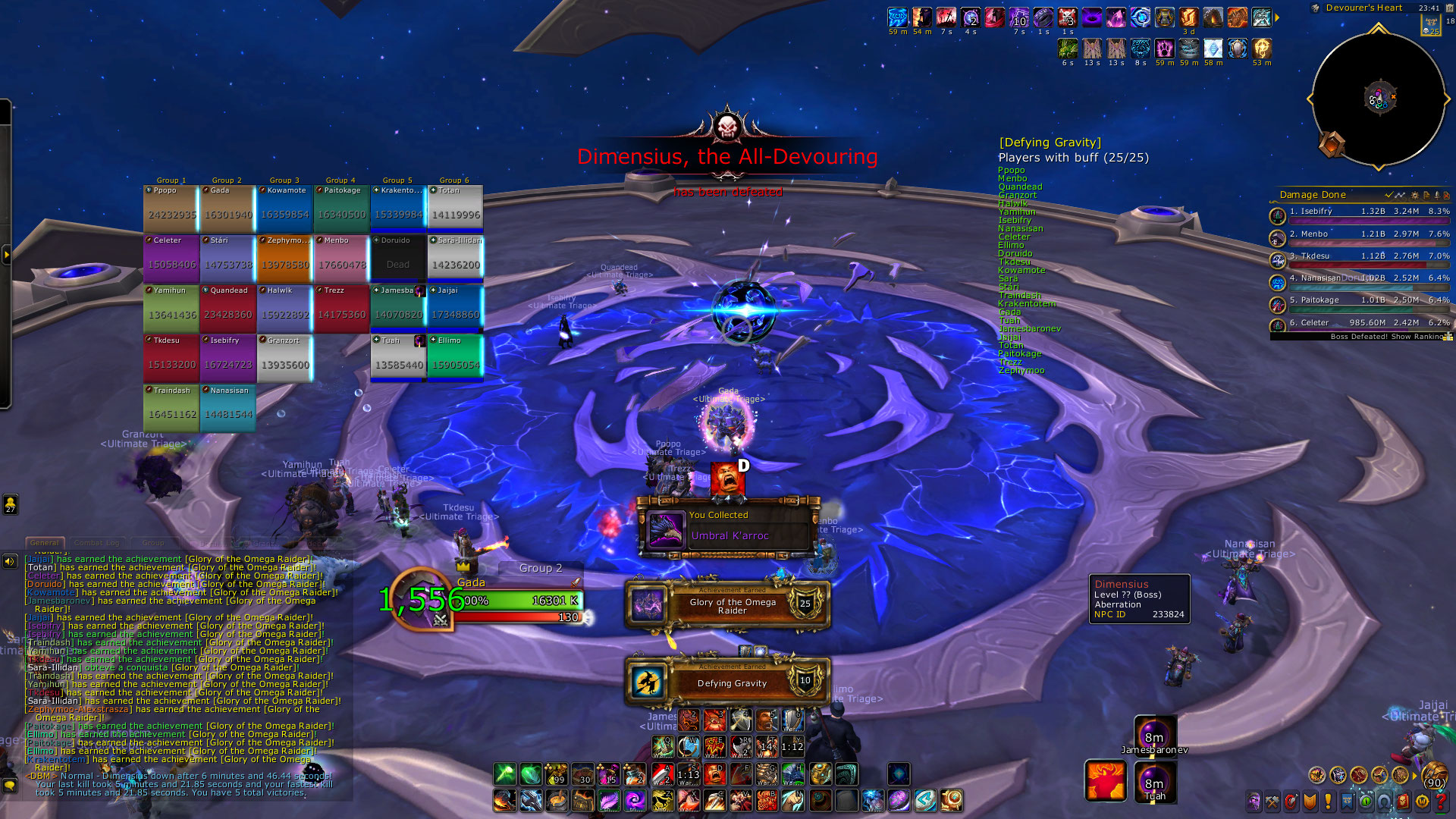Open damage meter gear settings

[1414, 196]
